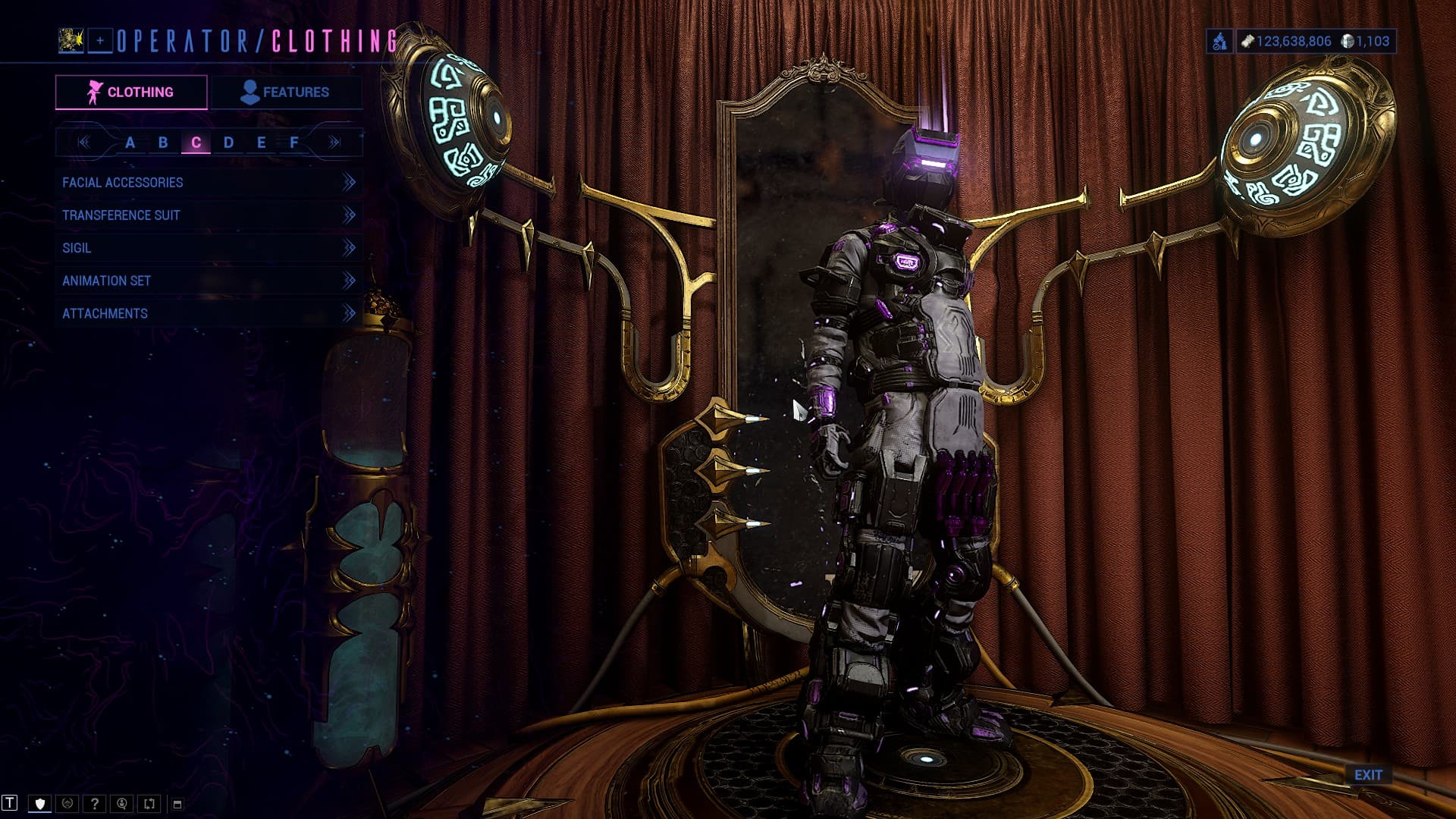1456x819 pixels.
Task: Click the player avatar icon
Action: (71, 41)
